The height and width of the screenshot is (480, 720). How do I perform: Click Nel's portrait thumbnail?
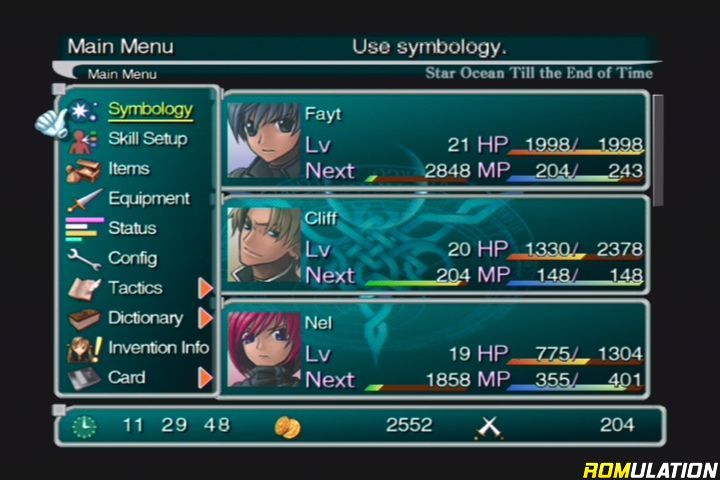[x=263, y=351]
